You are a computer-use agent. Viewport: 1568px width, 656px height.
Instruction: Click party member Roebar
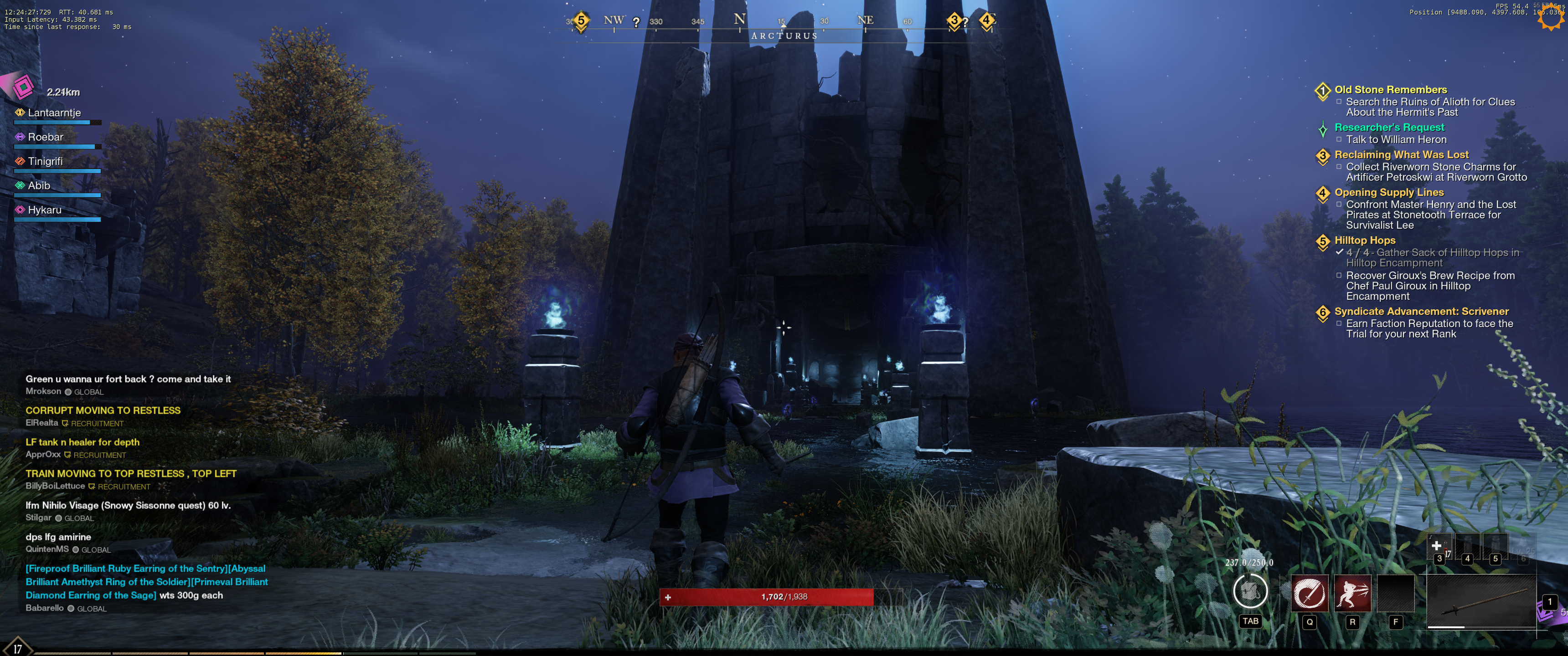pyautogui.click(x=46, y=137)
